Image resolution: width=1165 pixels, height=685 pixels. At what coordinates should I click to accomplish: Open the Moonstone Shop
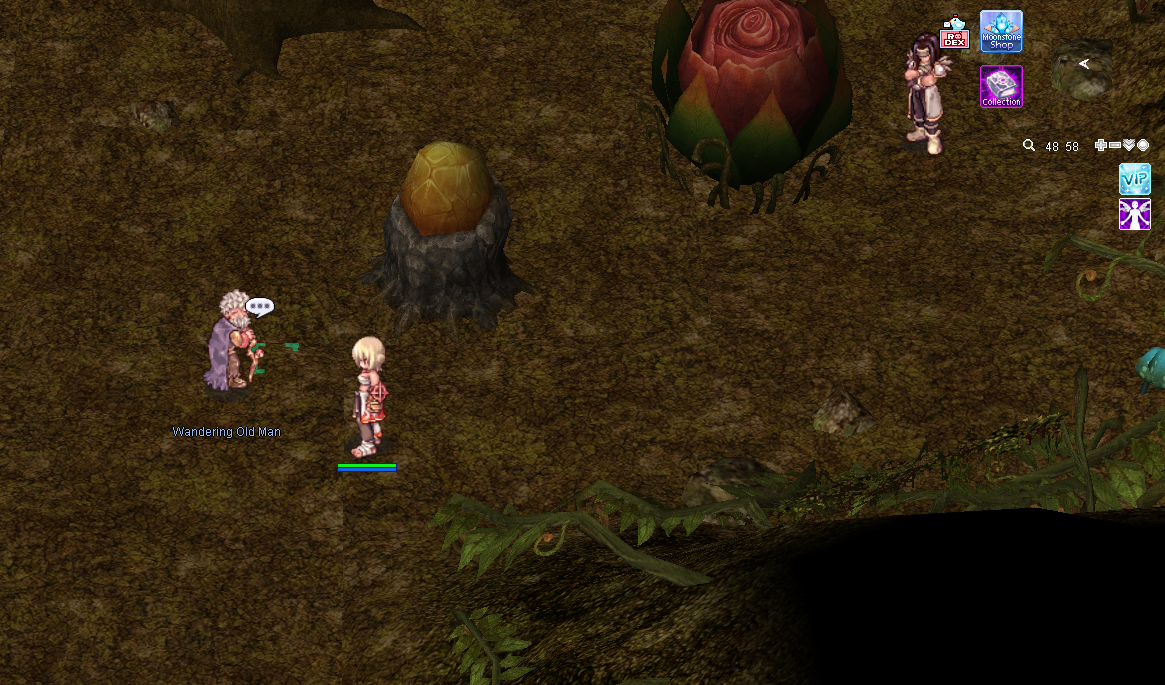coord(1001,31)
